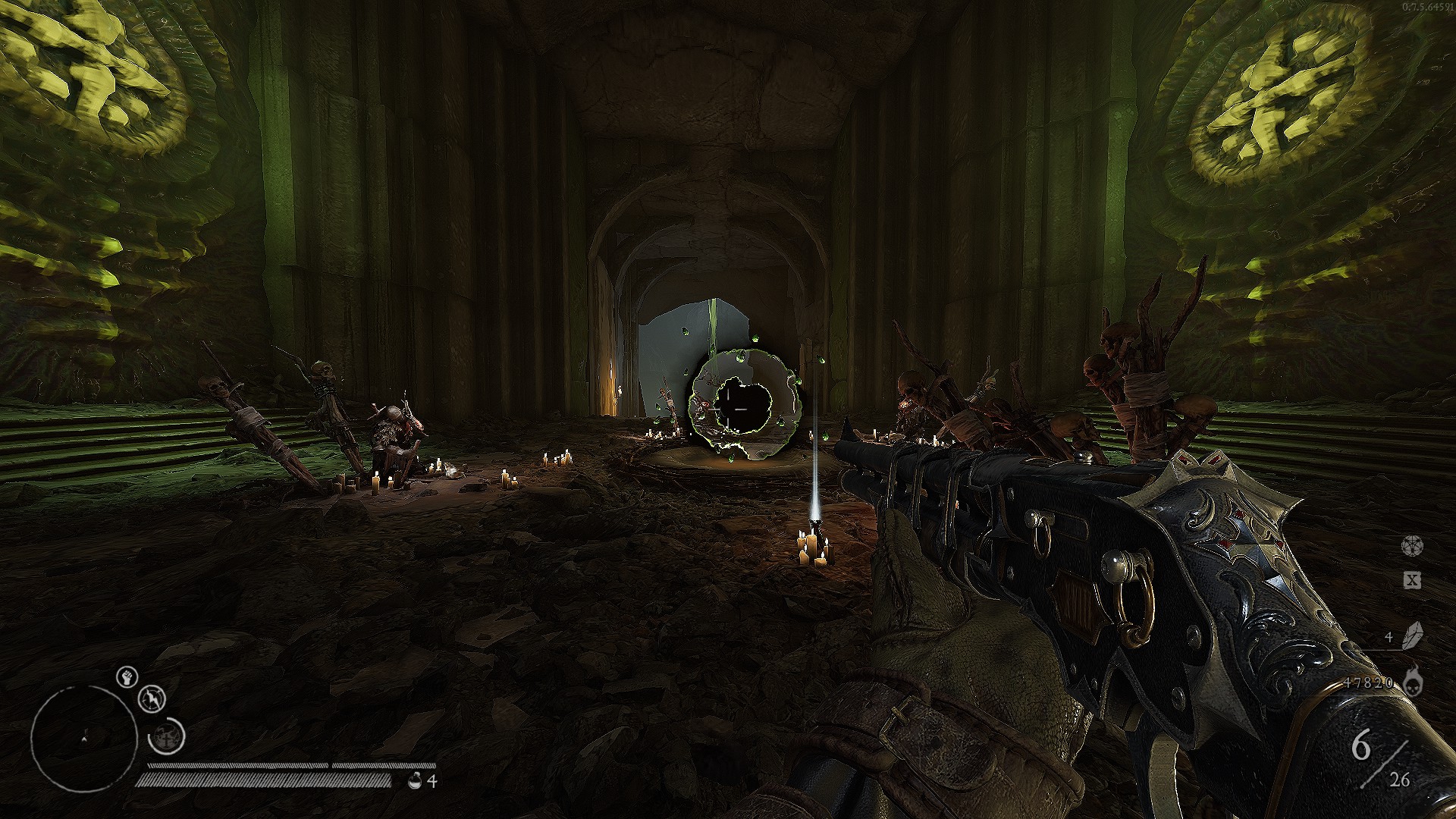This screenshot has width=1456, height=819.
Task: Click the flaming skull witchfire icon
Action: point(1412,681)
